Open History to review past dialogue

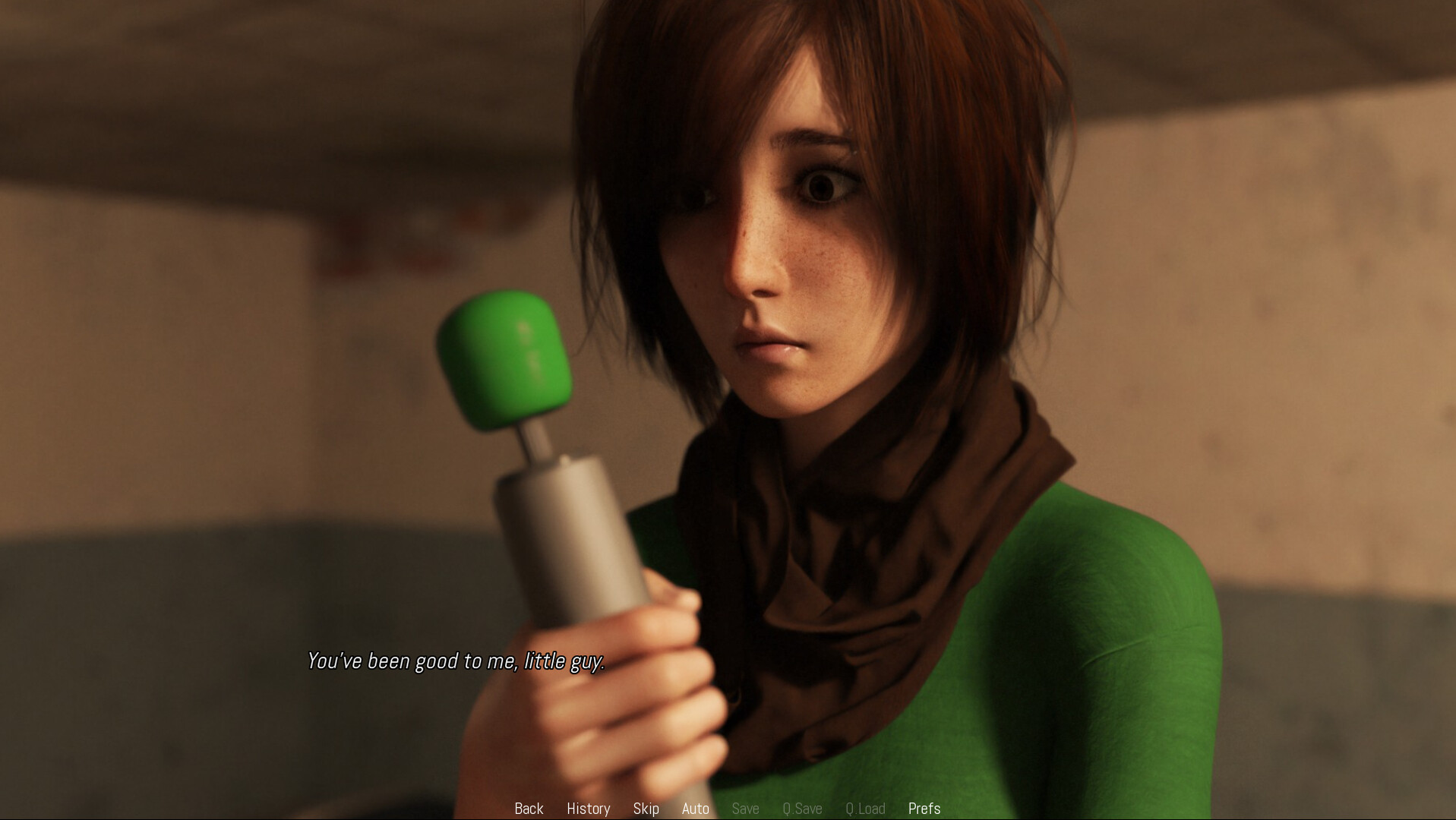(x=588, y=808)
